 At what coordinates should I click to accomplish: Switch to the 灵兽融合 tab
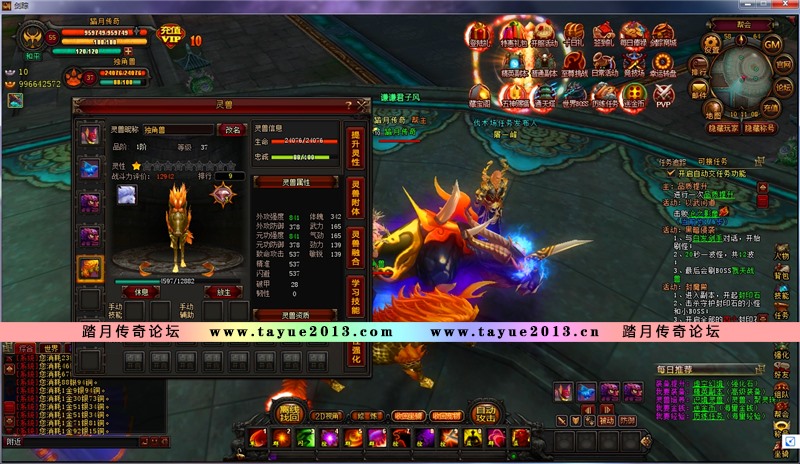coord(354,246)
